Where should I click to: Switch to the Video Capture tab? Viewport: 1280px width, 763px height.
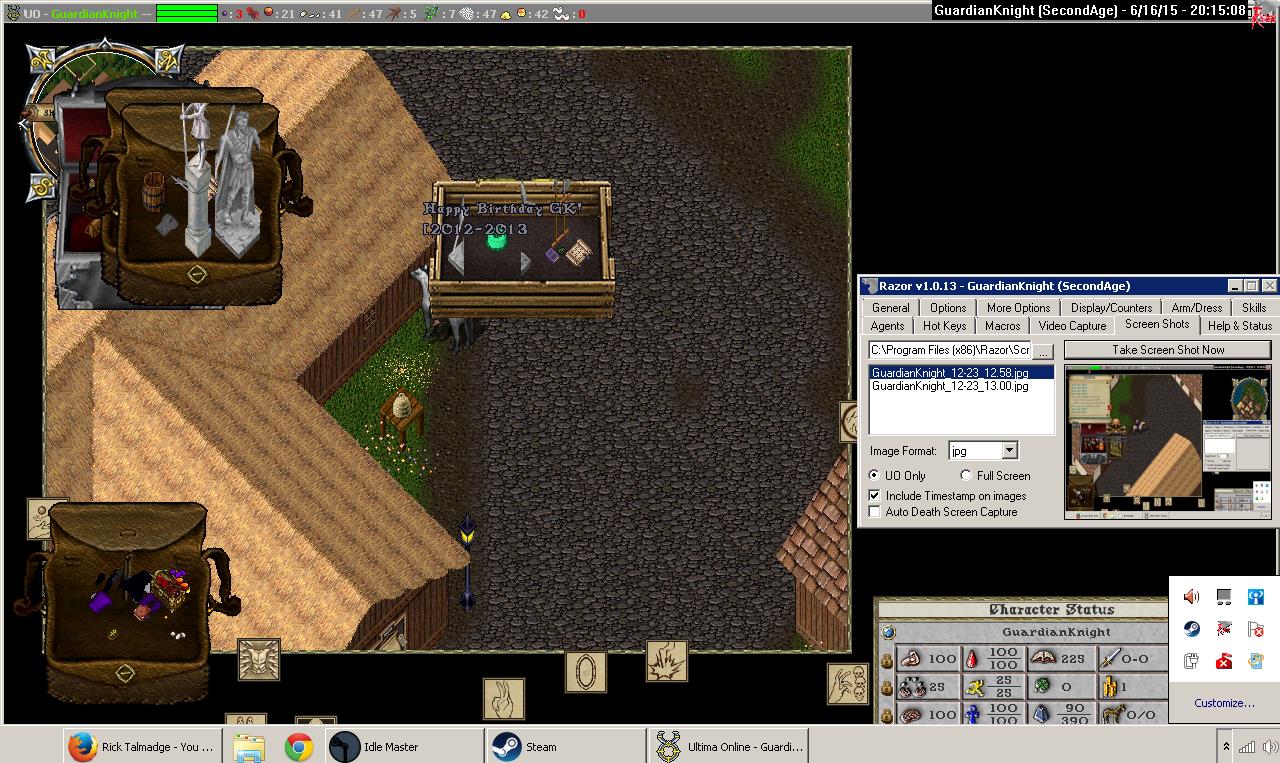pyautogui.click(x=1072, y=326)
